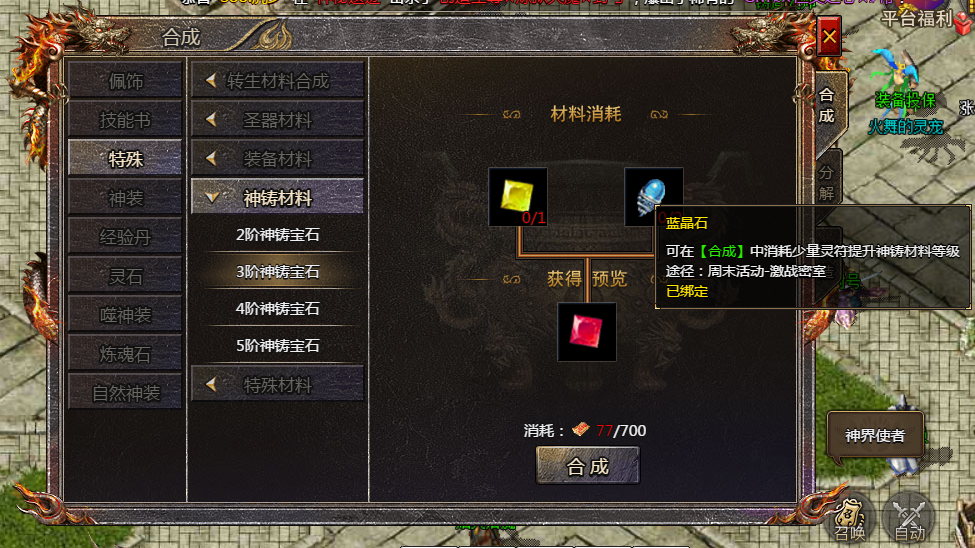Switch to the 特殊 category
Viewport: 975px width, 548px height.
(125, 158)
